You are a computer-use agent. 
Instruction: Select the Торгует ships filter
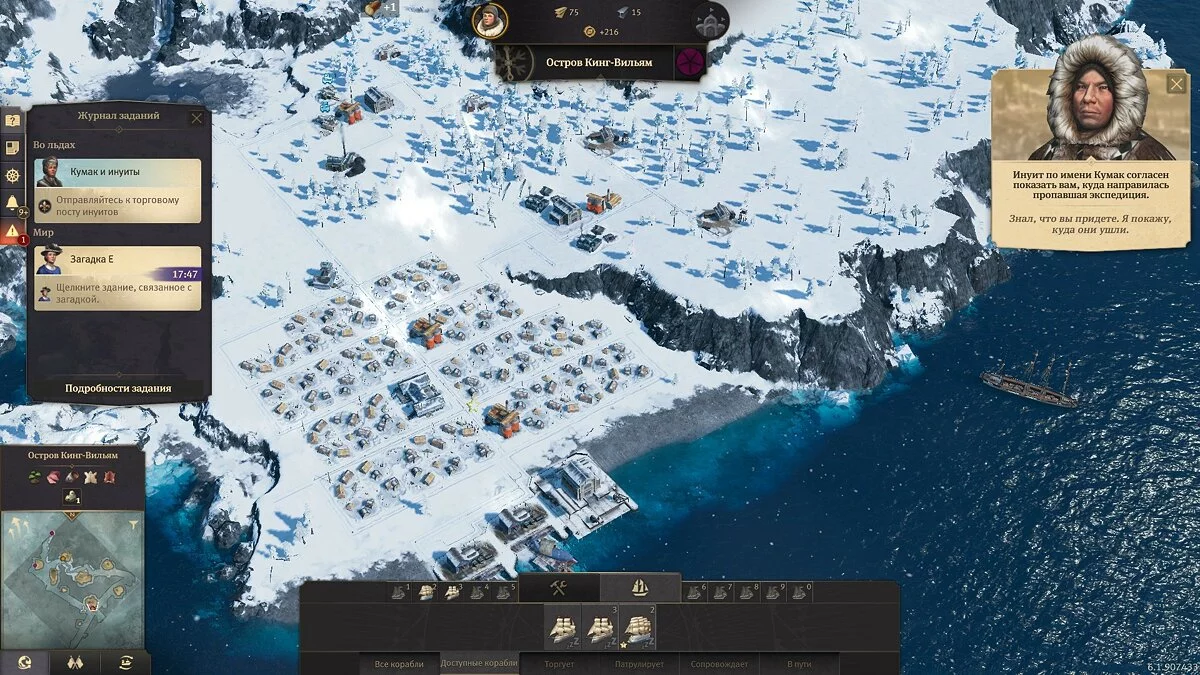(x=559, y=664)
